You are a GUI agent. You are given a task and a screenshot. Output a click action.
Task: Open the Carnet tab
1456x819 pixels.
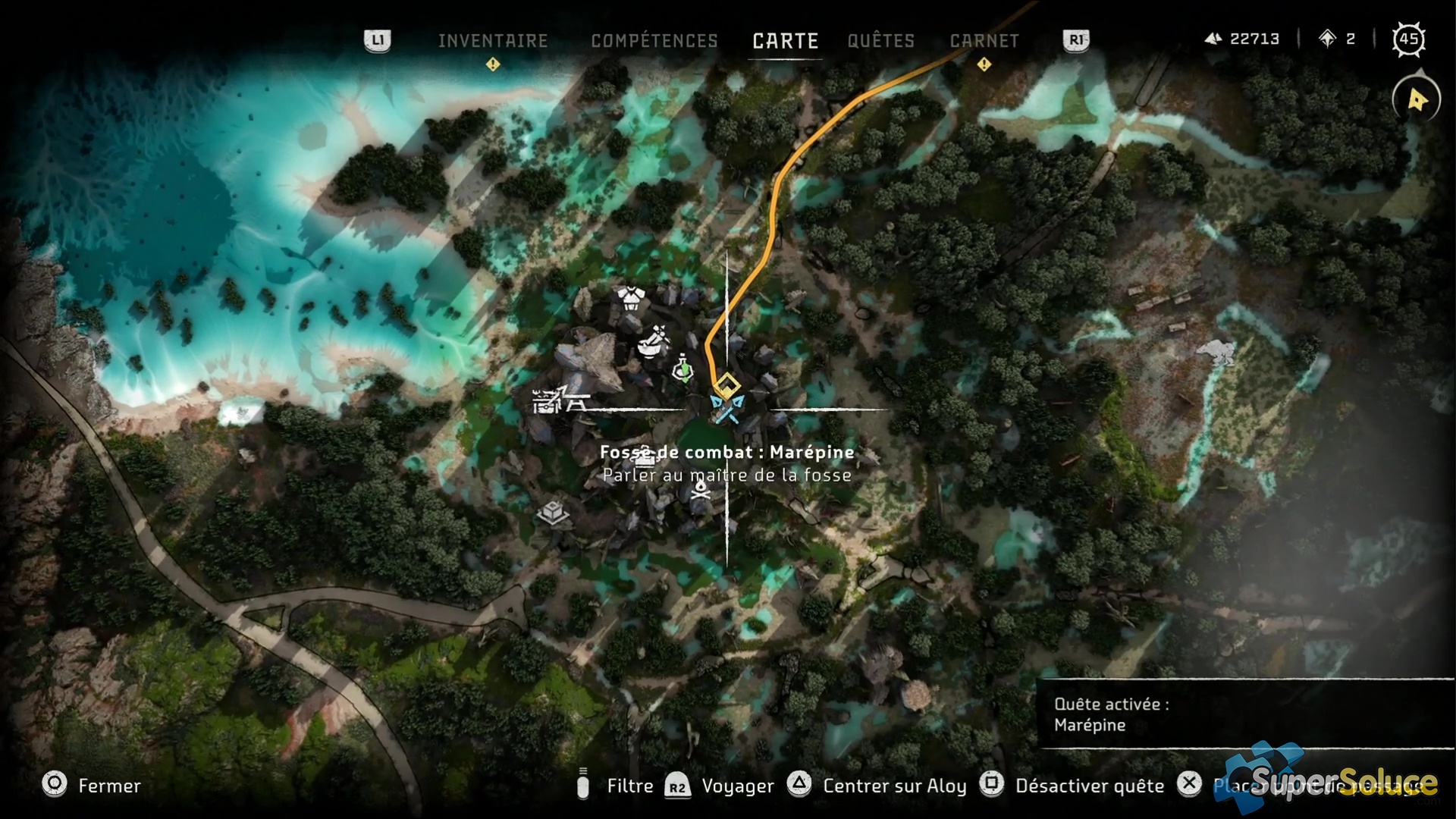click(x=984, y=41)
